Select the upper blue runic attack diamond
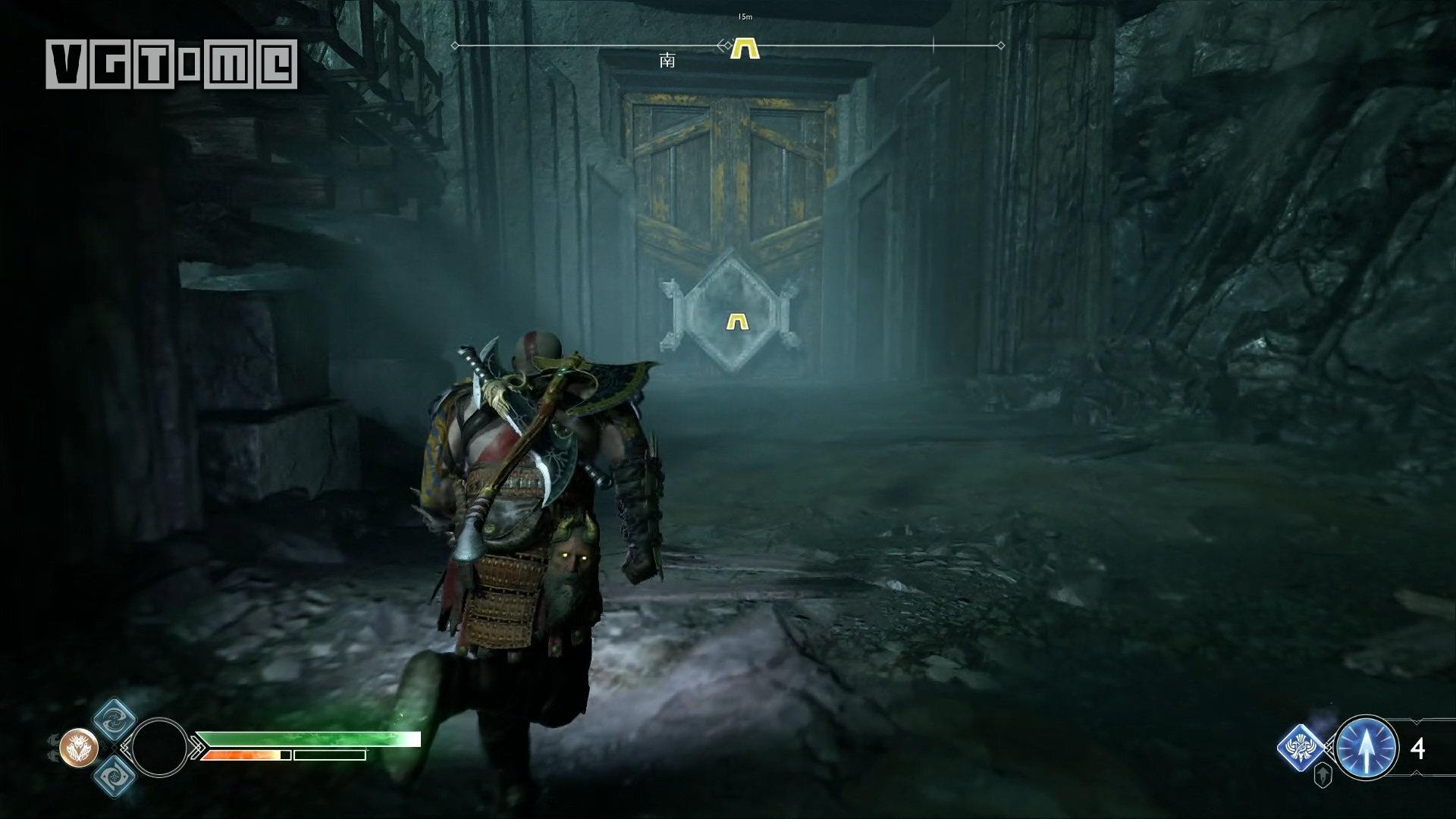 tap(115, 719)
